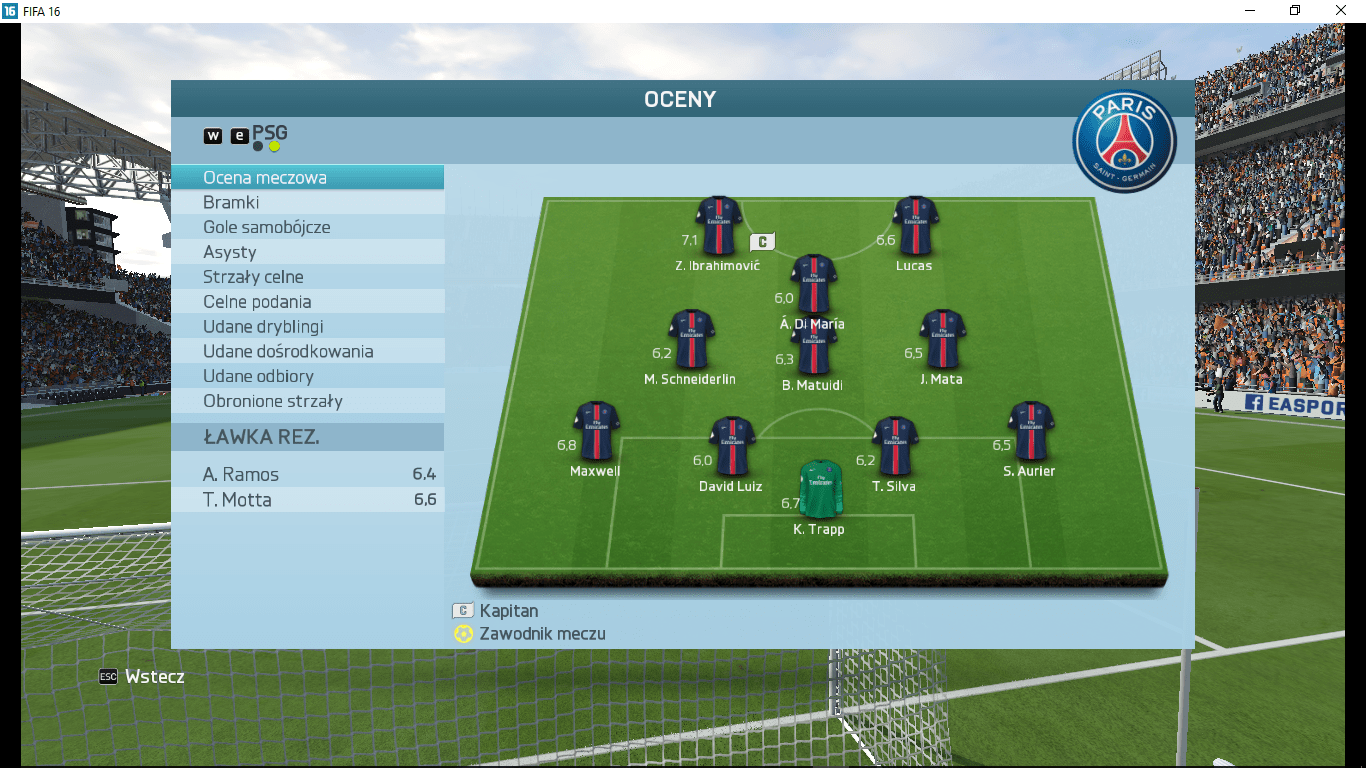
Task: Choose Maxwell's shirt on the pitch
Action: click(x=596, y=431)
